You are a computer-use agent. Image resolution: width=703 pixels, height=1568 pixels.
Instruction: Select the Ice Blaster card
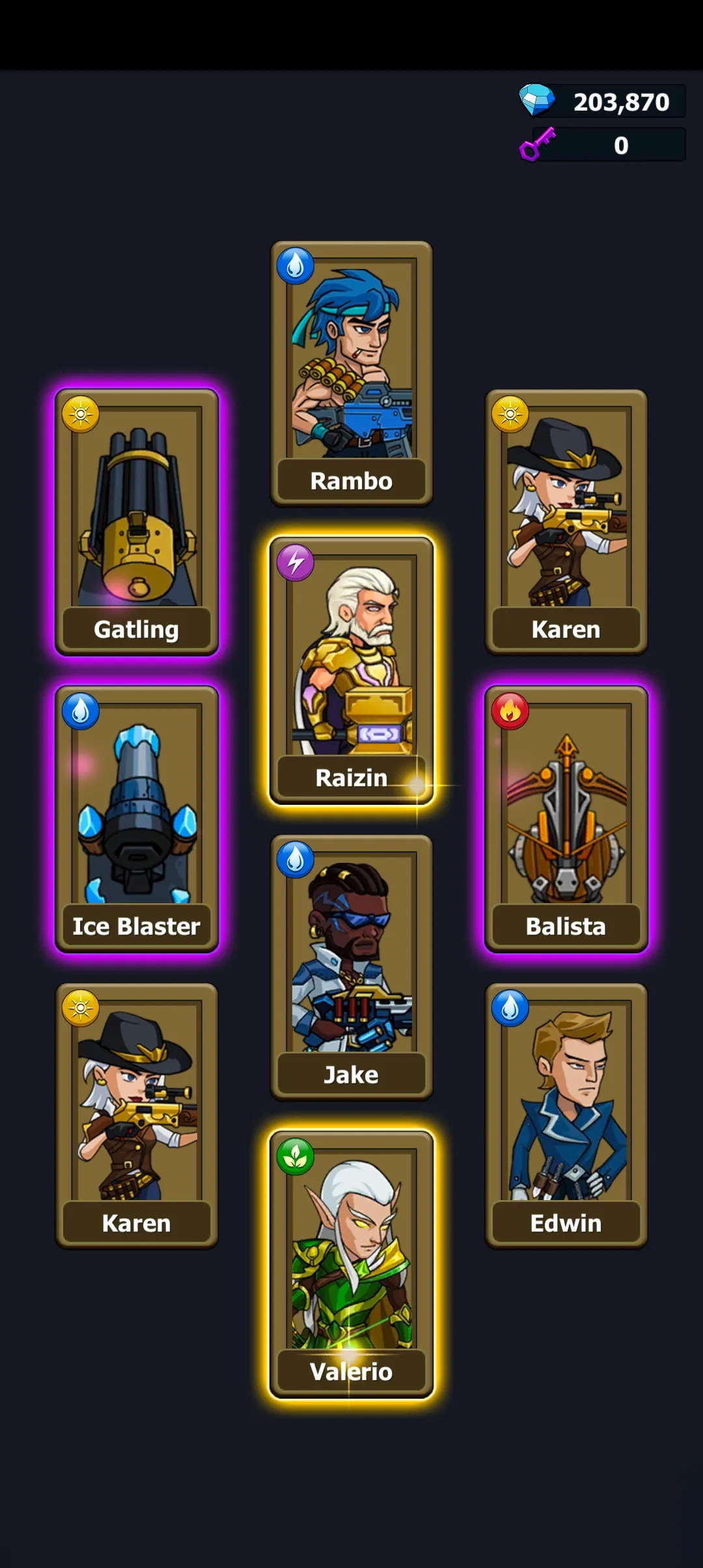click(137, 819)
